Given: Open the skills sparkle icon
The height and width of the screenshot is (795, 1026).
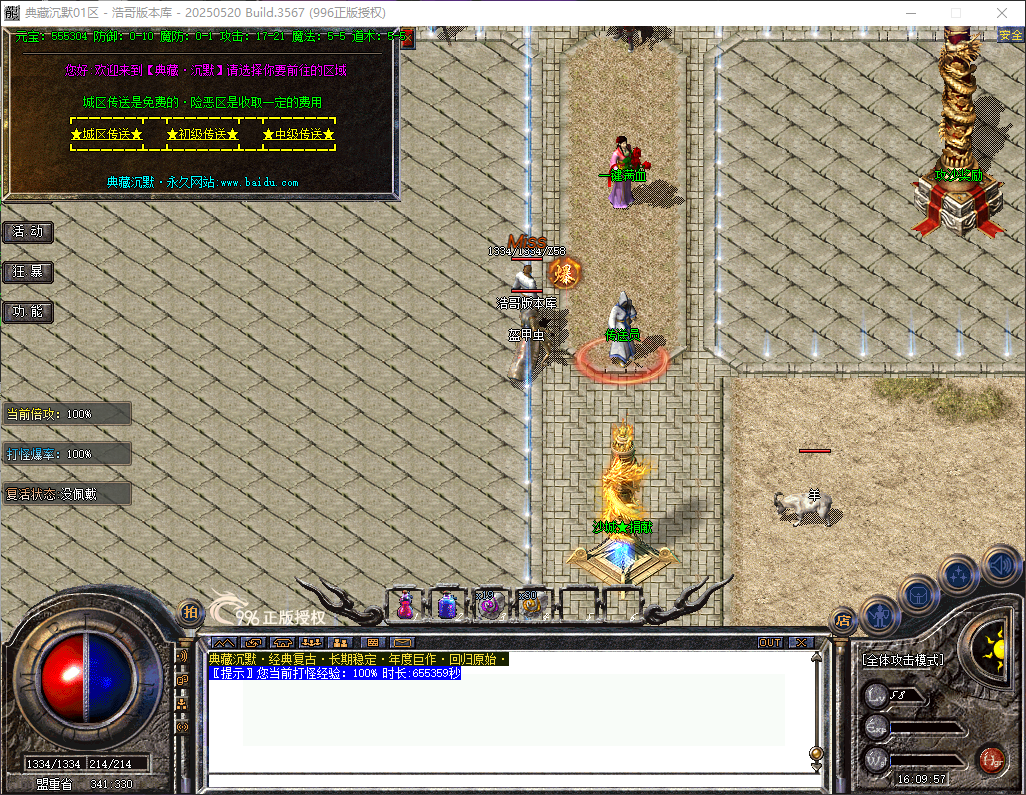Looking at the screenshot, I should 960,574.
